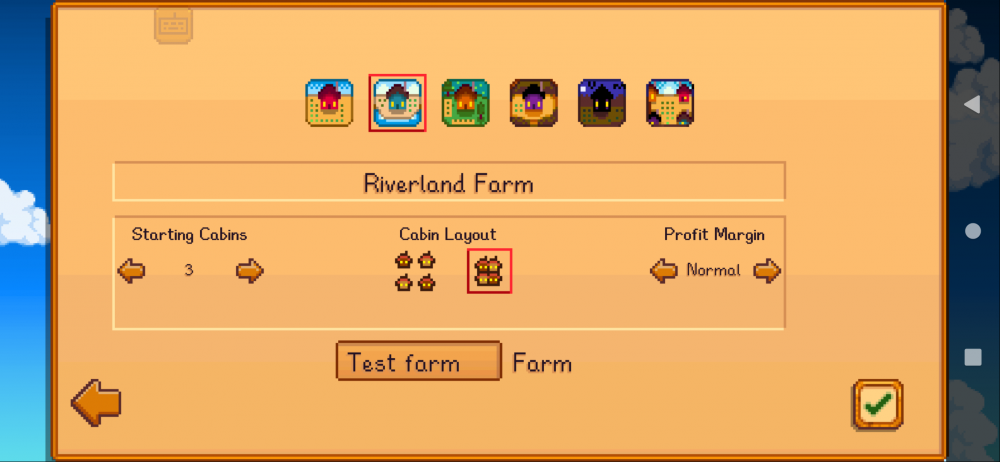Tap the faded keyboard icon at top
Viewport: 1000px width, 462px height.
click(x=173, y=24)
